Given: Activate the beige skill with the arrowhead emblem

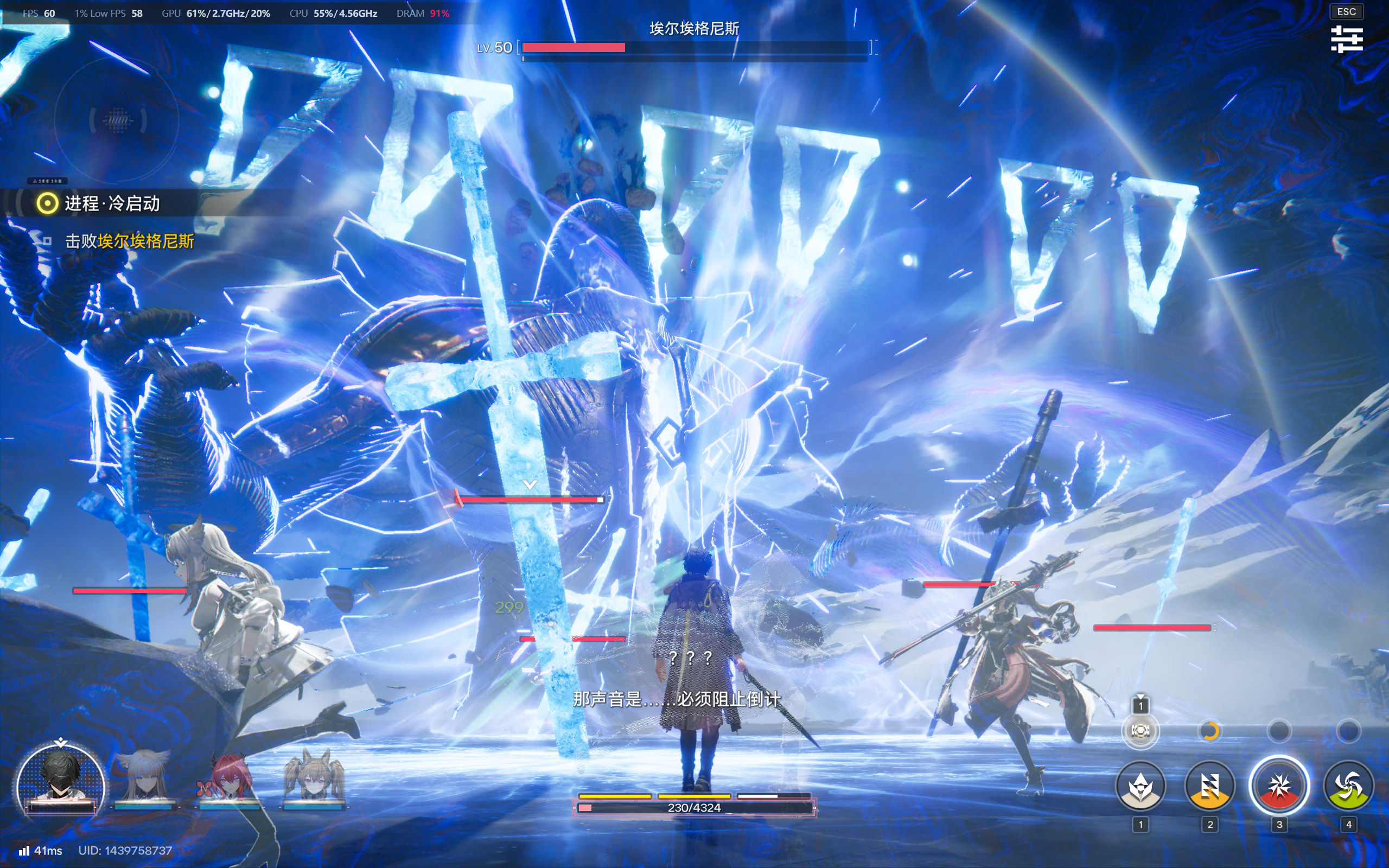Looking at the screenshot, I should [x=1140, y=786].
